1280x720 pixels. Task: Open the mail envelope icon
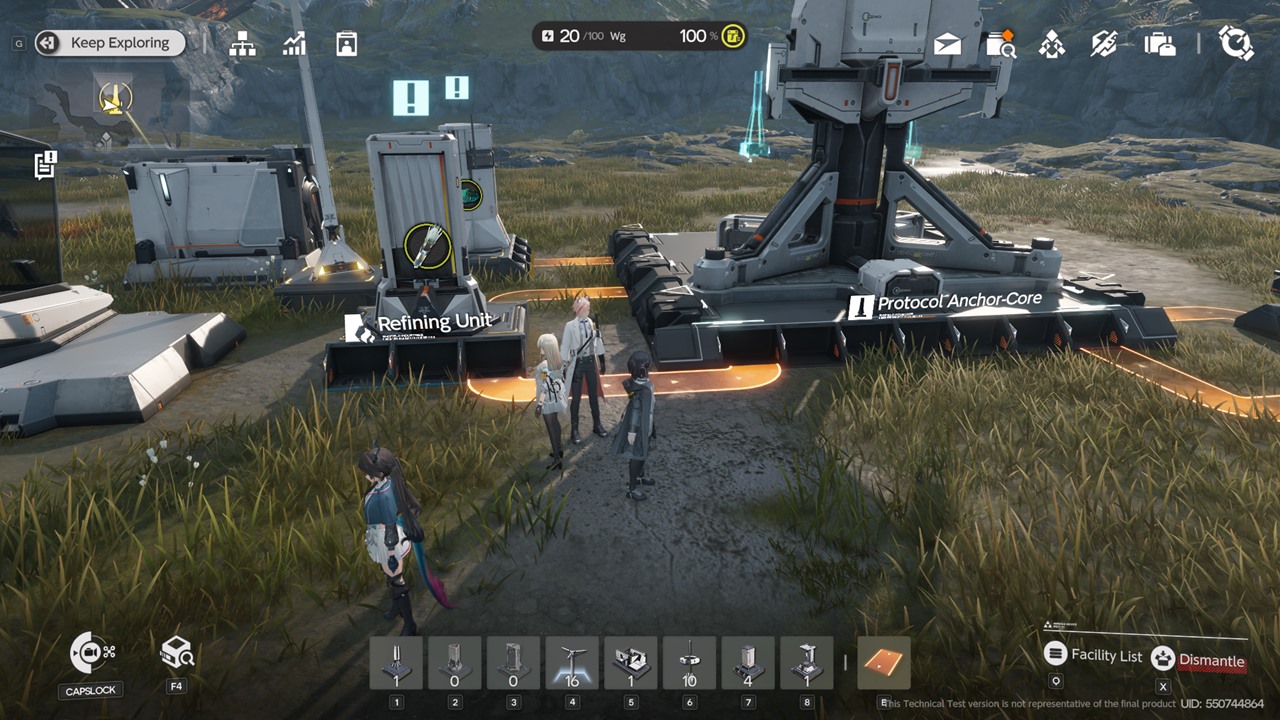pyautogui.click(x=947, y=44)
